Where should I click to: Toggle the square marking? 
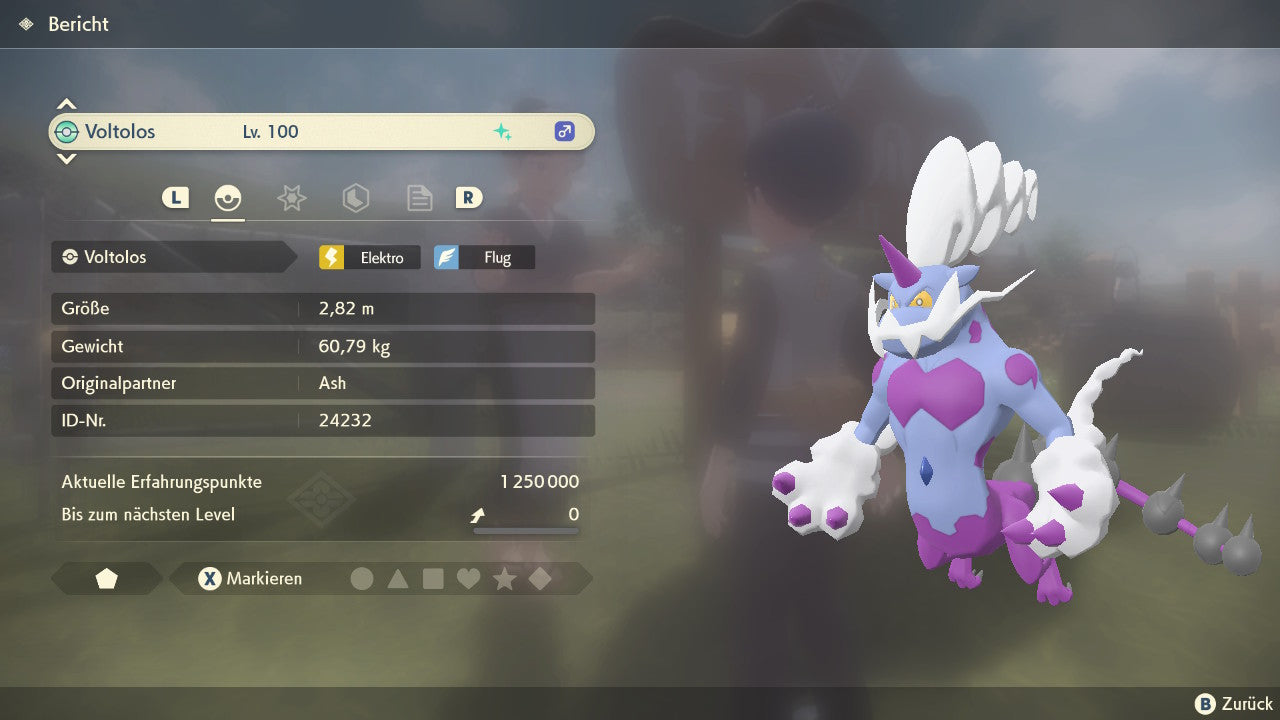(x=433, y=579)
